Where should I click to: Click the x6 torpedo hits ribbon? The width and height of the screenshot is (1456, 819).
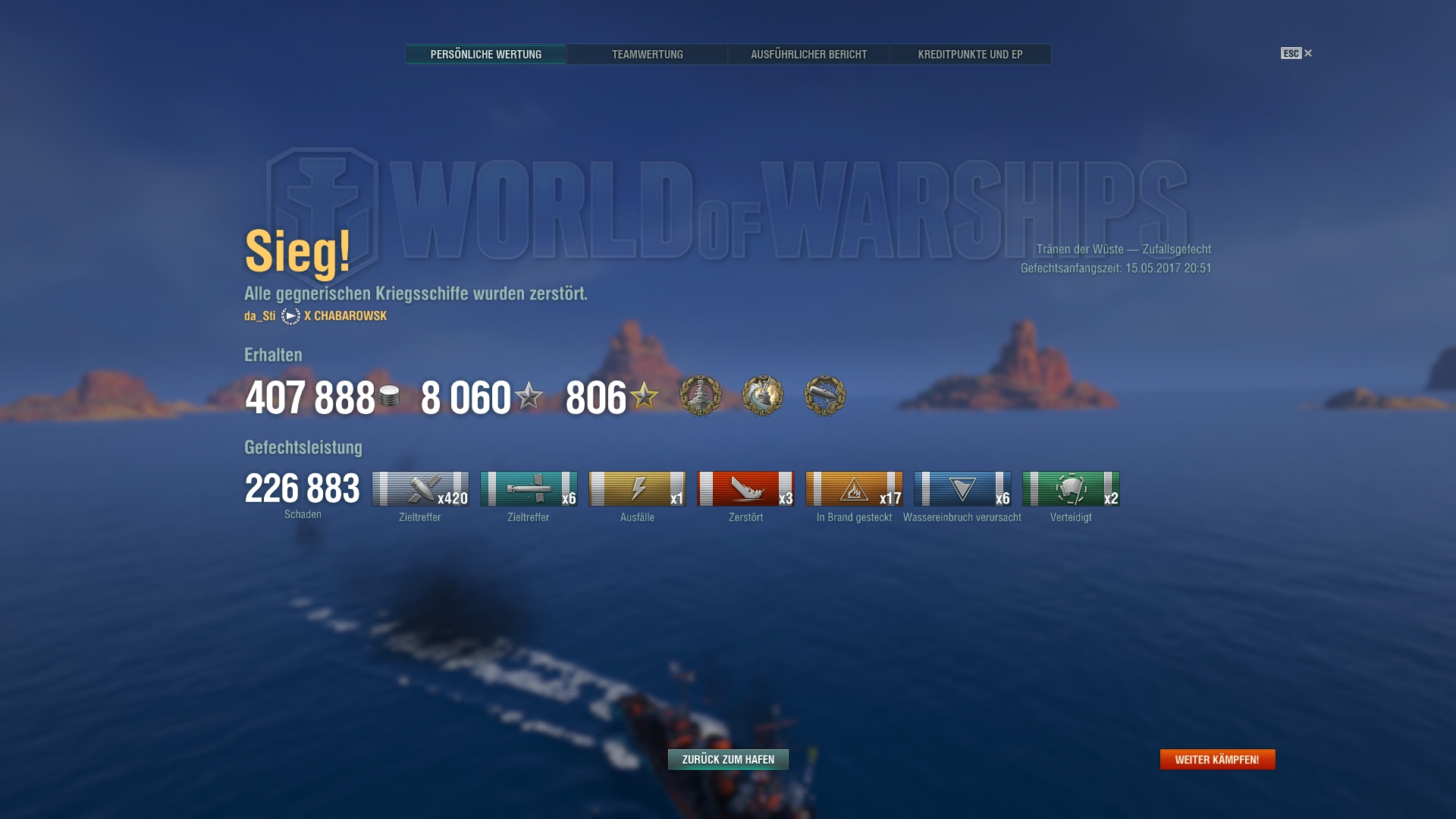[529, 489]
